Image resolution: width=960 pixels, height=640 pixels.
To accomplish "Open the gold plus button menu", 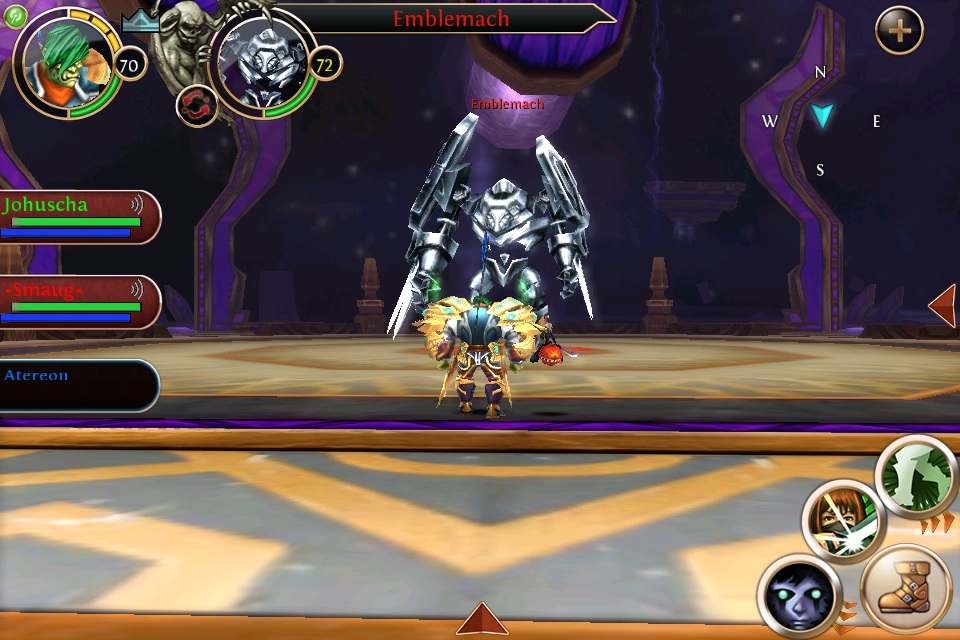I will tap(899, 31).
